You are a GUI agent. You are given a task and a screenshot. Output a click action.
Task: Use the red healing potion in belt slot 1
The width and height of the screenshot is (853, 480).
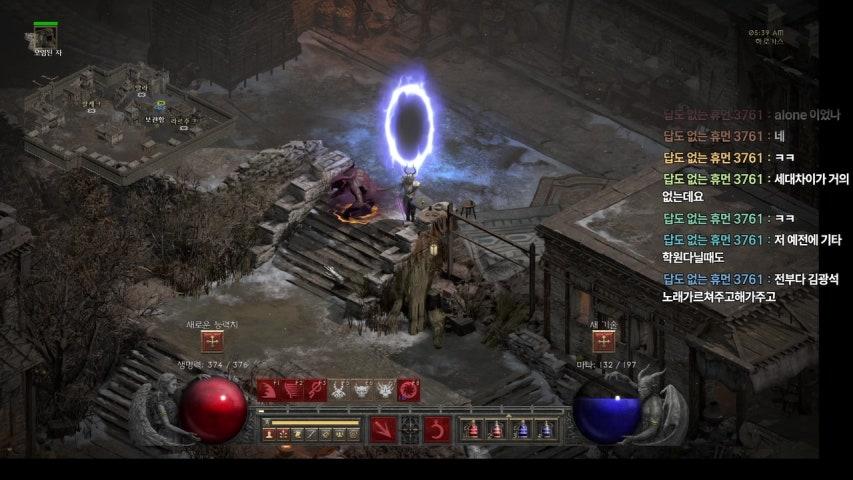pyautogui.click(x=471, y=429)
